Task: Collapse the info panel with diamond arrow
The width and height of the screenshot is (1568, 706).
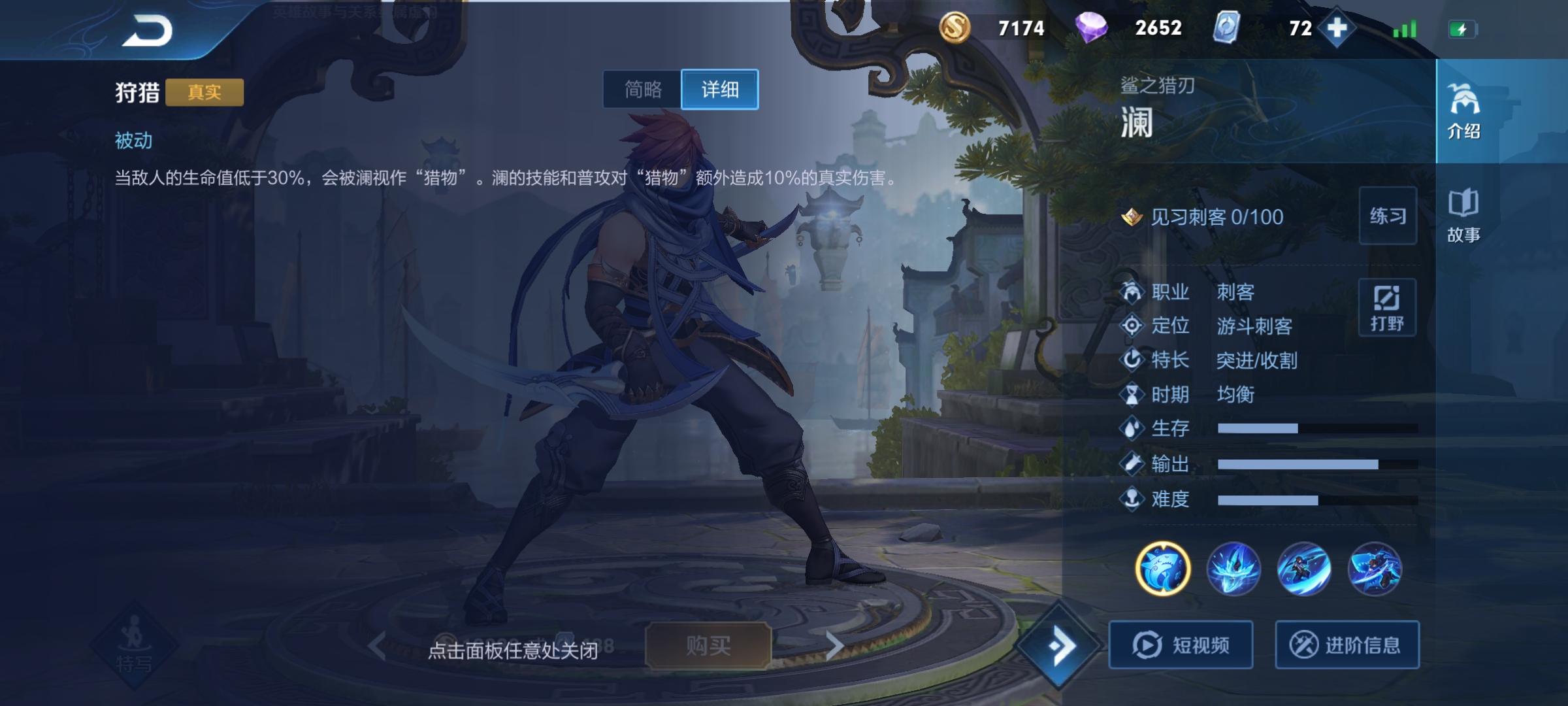Action: (1060, 646)
